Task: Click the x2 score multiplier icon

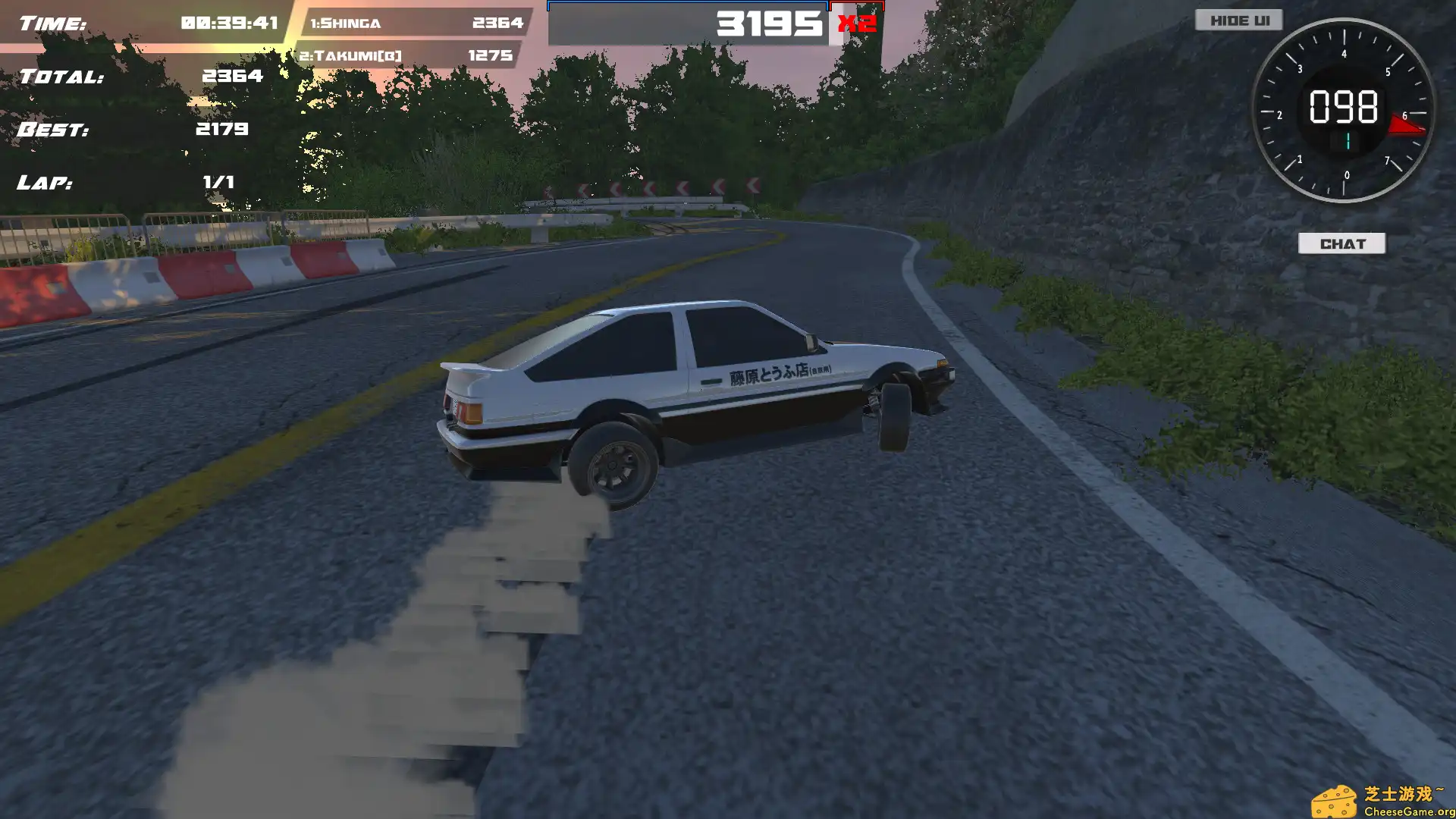Action: coord(857,24)
